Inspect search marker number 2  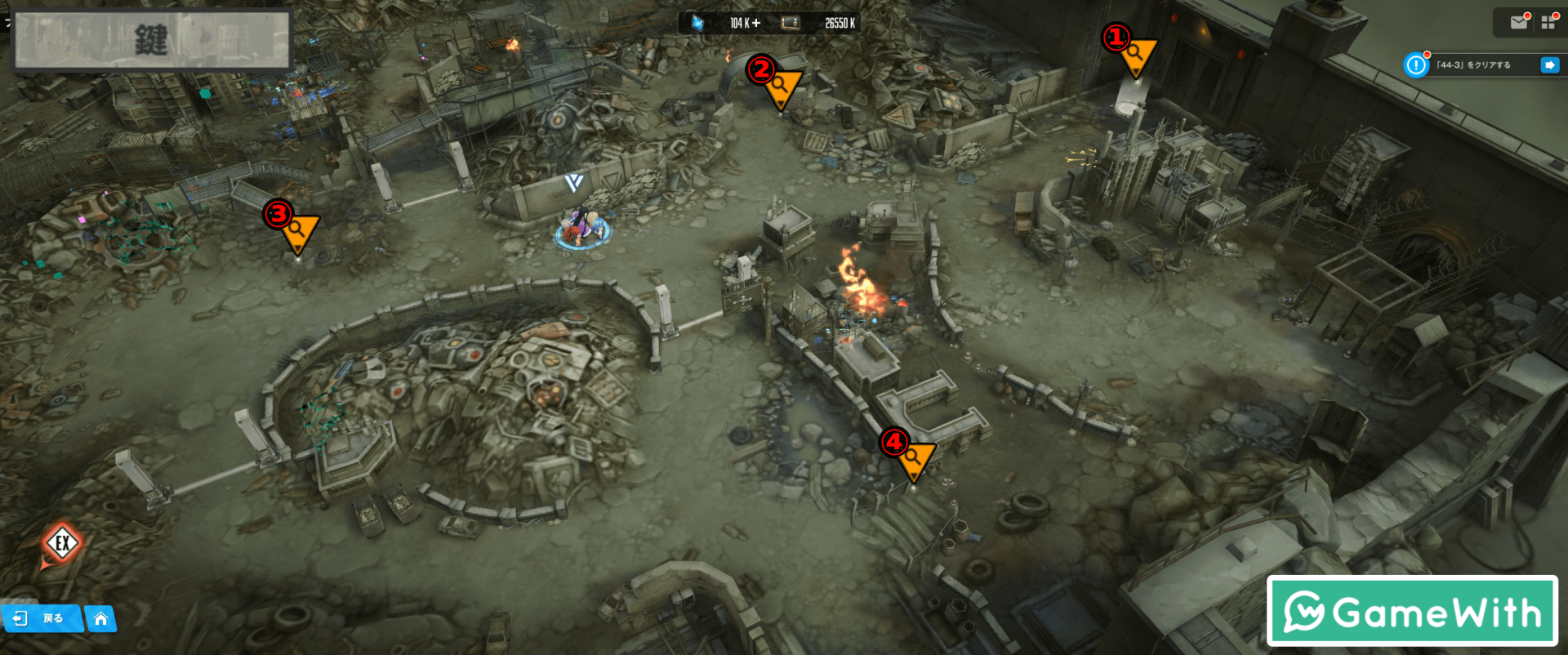tap(780, 87)
